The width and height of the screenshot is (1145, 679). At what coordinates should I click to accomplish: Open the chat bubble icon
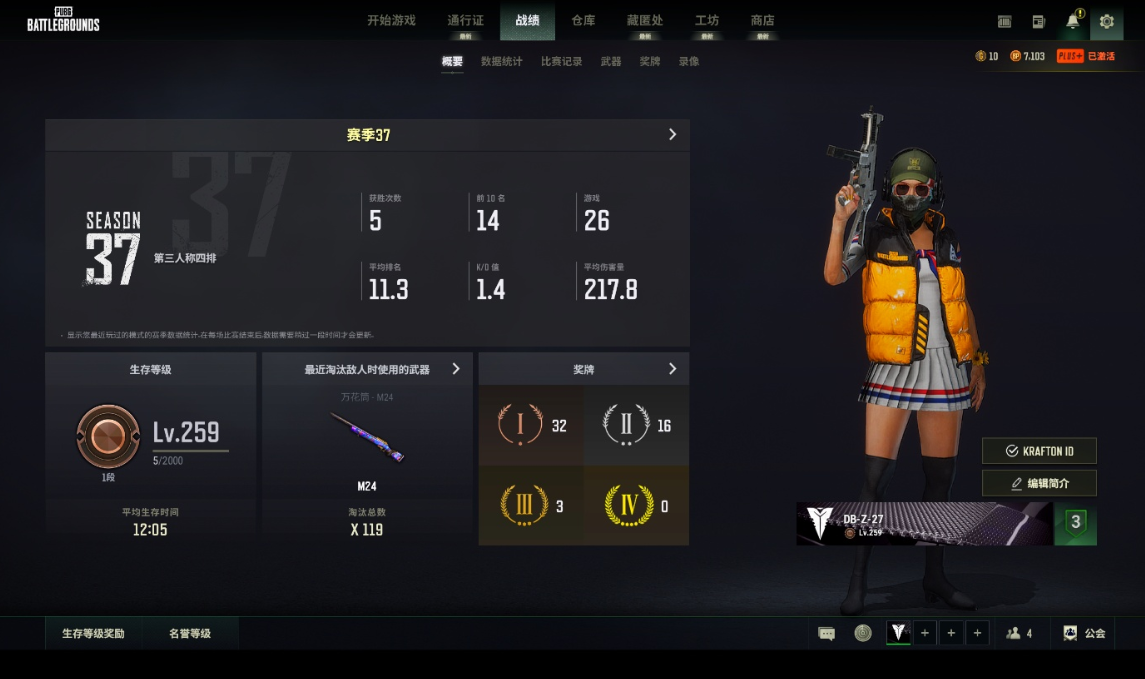[x=827, y=633]
